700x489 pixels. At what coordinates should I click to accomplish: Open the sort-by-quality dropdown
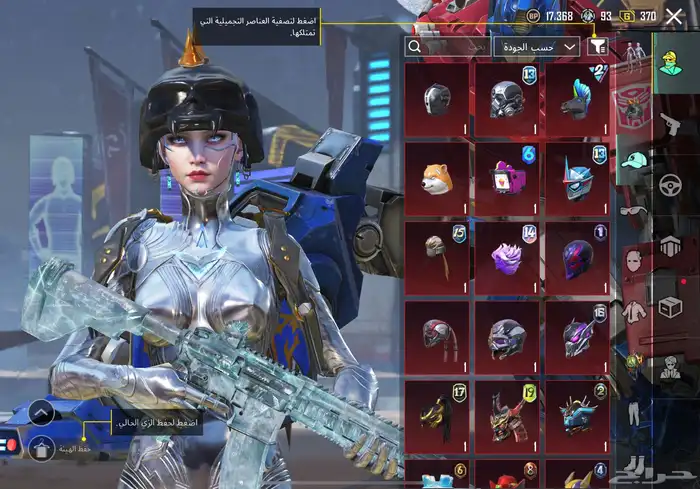pyautogui.click(x=536, y=46)
